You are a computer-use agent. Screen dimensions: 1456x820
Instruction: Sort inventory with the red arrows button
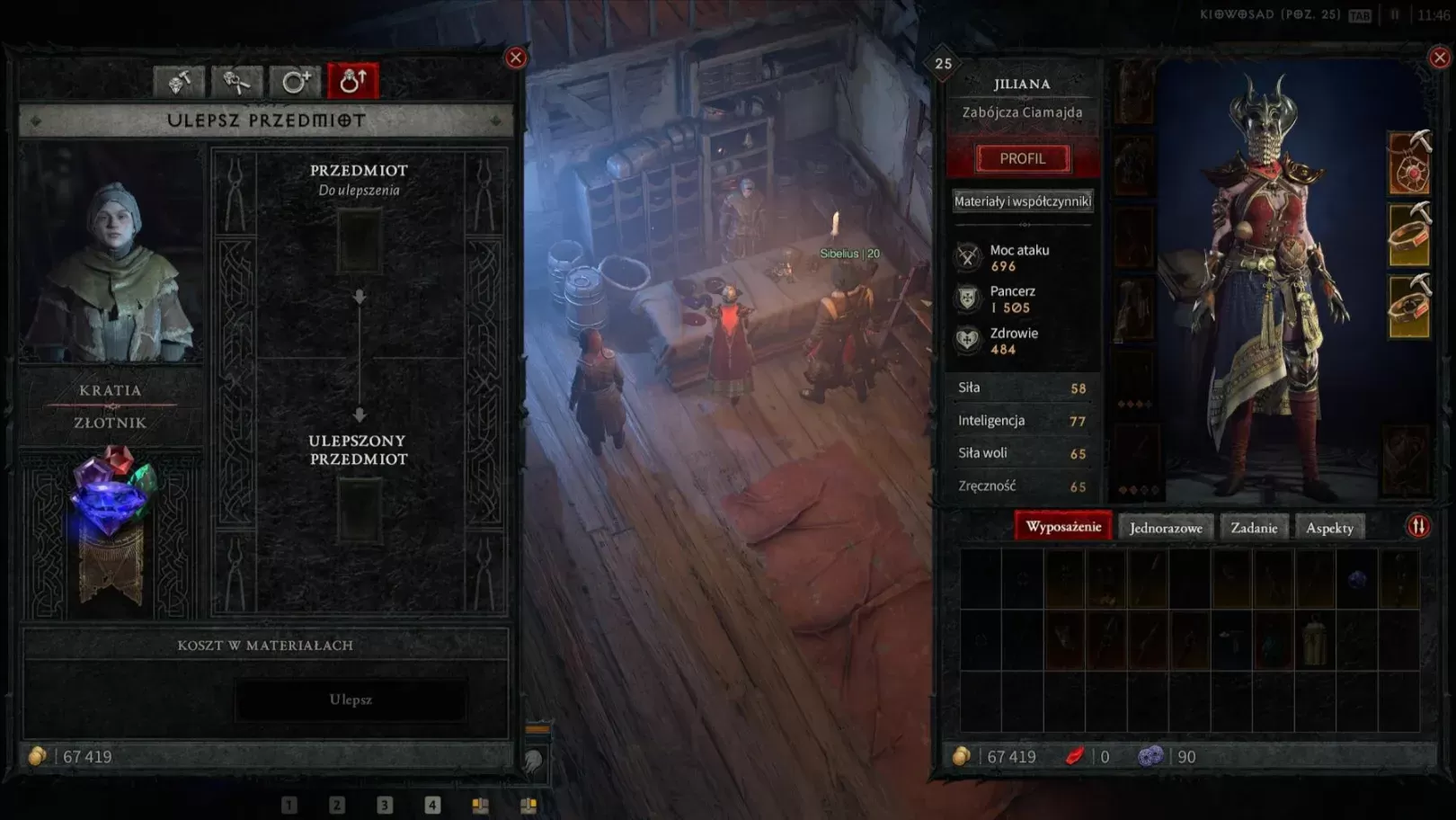tap(1418, 527)
